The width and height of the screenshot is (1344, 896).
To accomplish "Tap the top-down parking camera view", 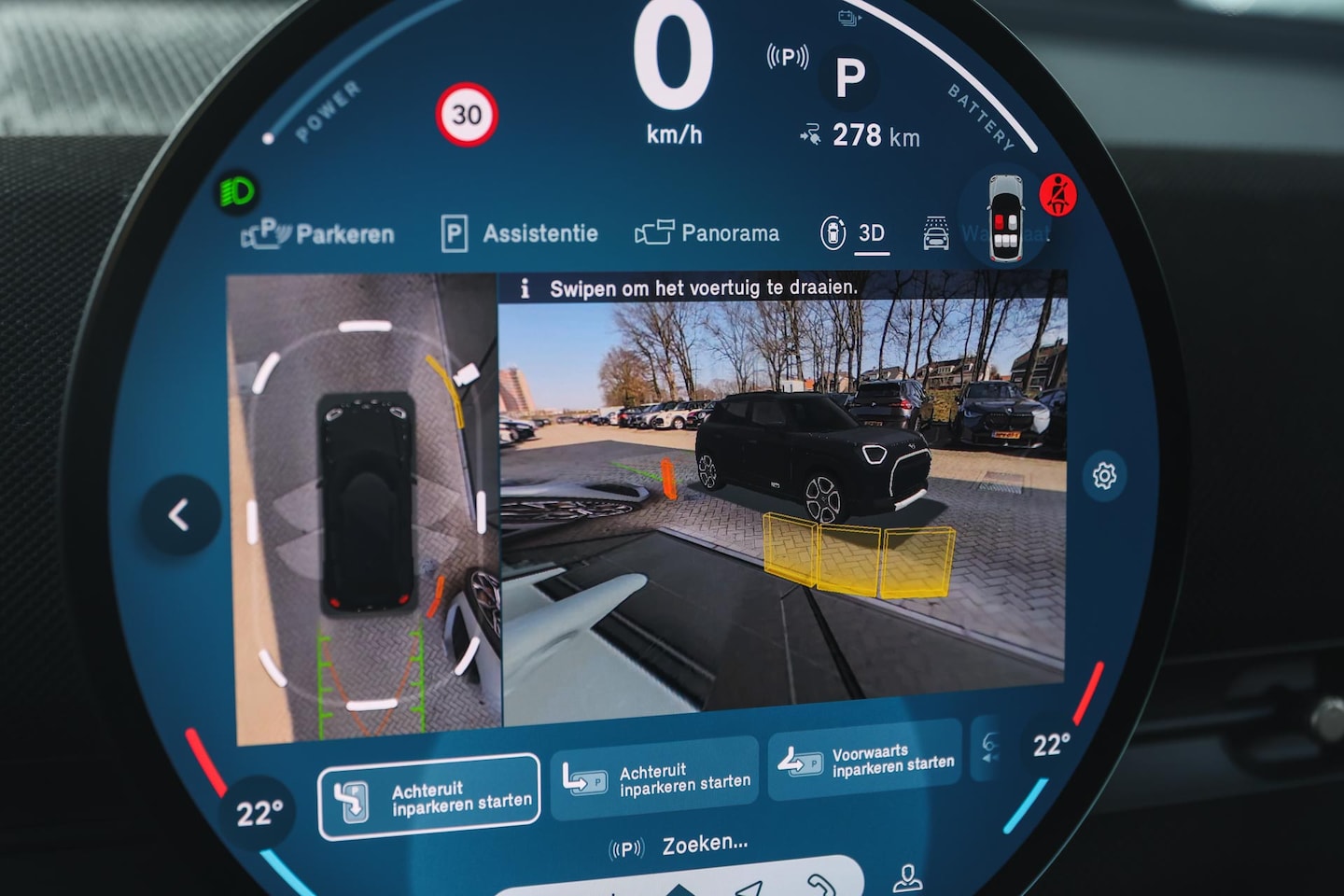I will pos(364,509).
